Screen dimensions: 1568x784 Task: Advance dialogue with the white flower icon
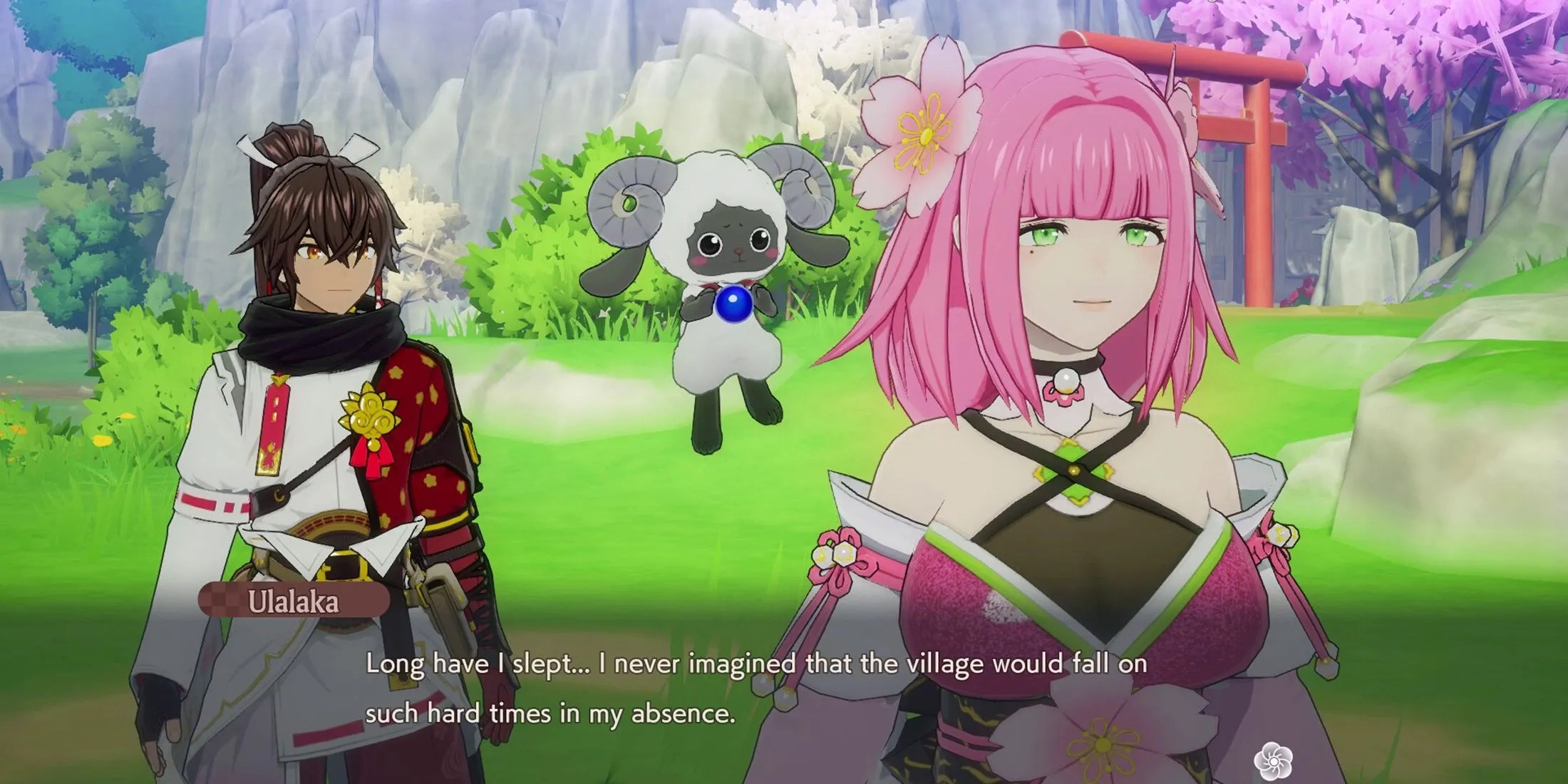(x=1273, y=760)
